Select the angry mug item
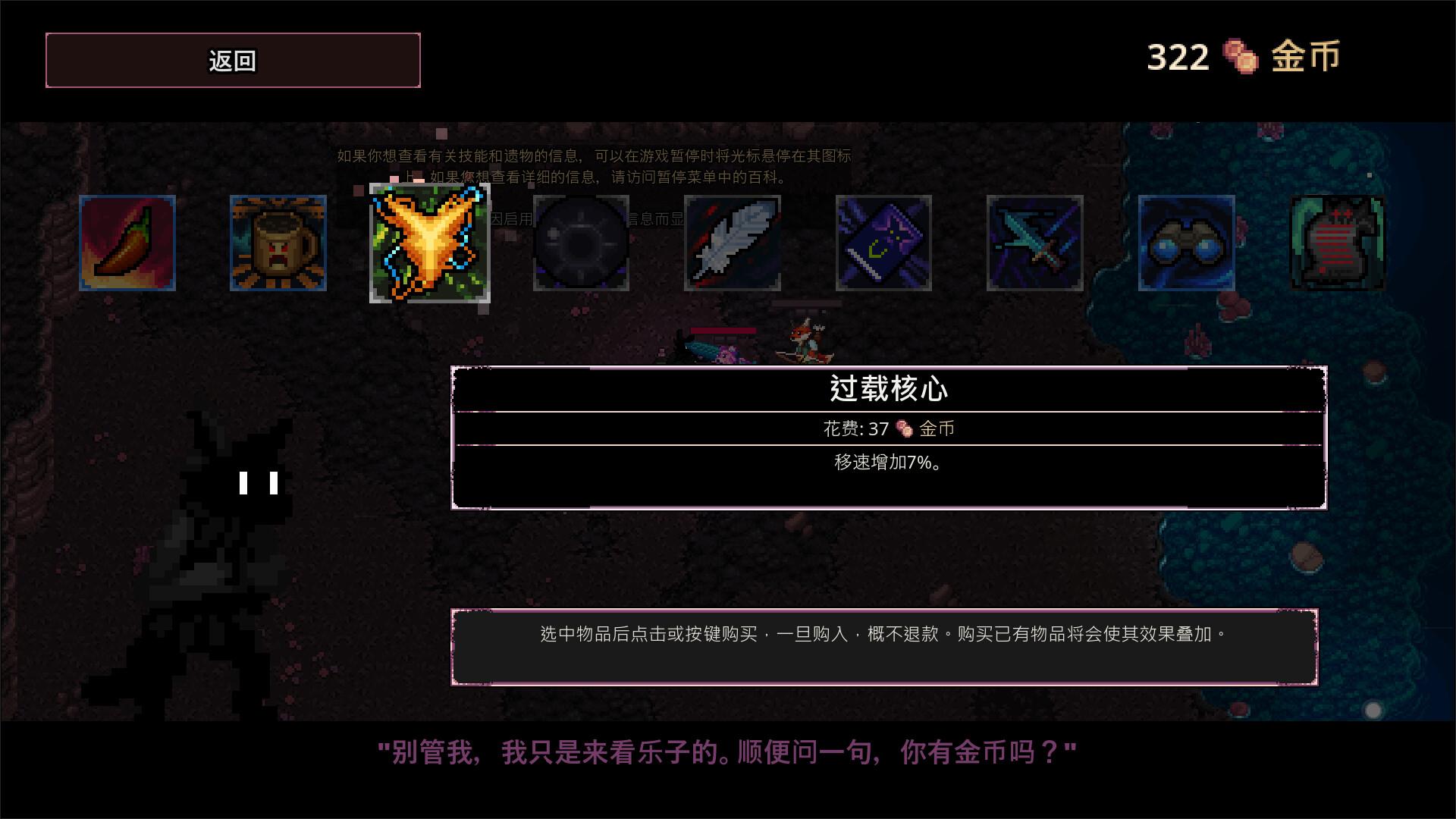The image size is (1456, 819). pyautogui.click(x=278, y=244)
